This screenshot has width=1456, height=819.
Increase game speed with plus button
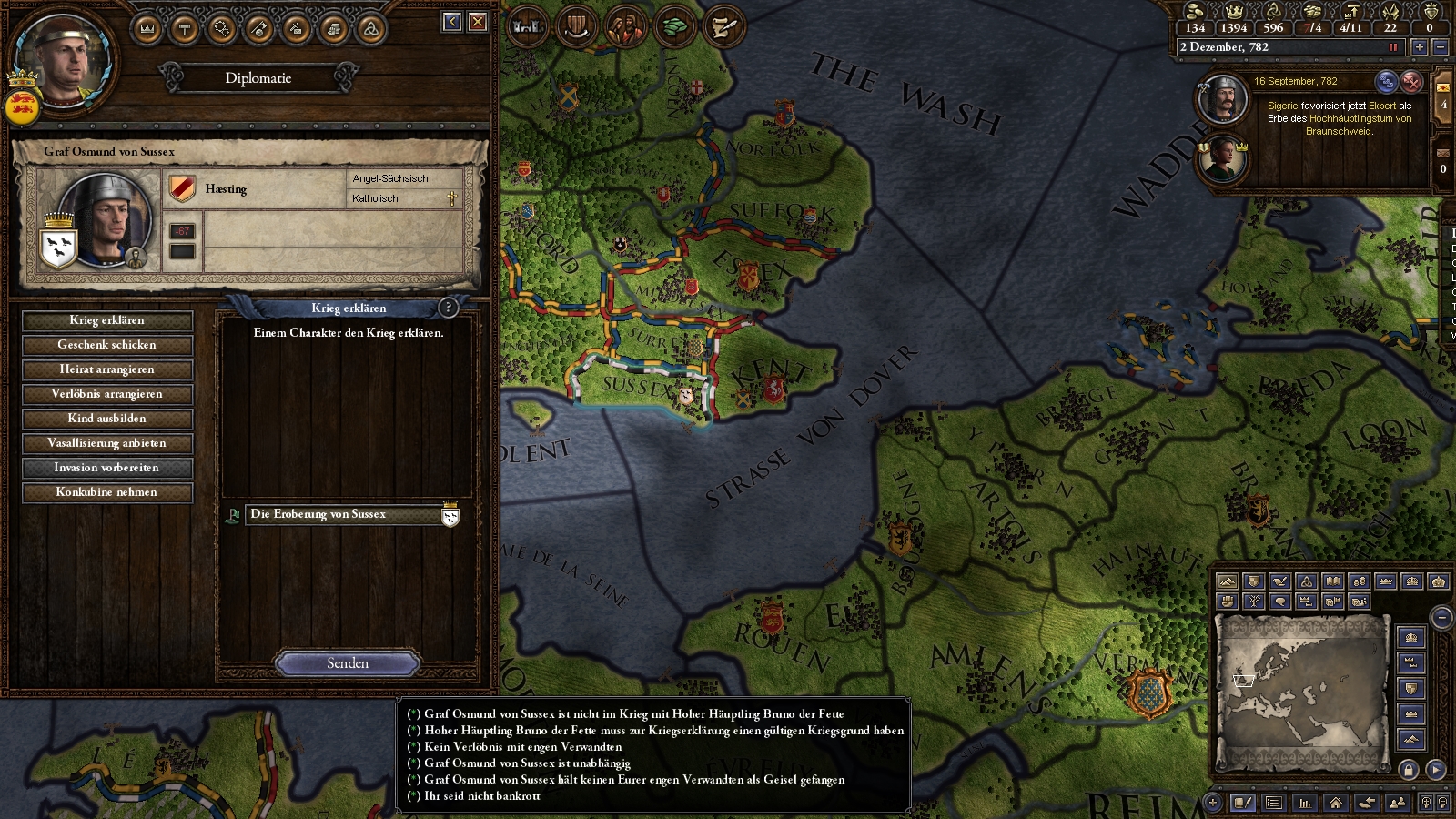1419,47
